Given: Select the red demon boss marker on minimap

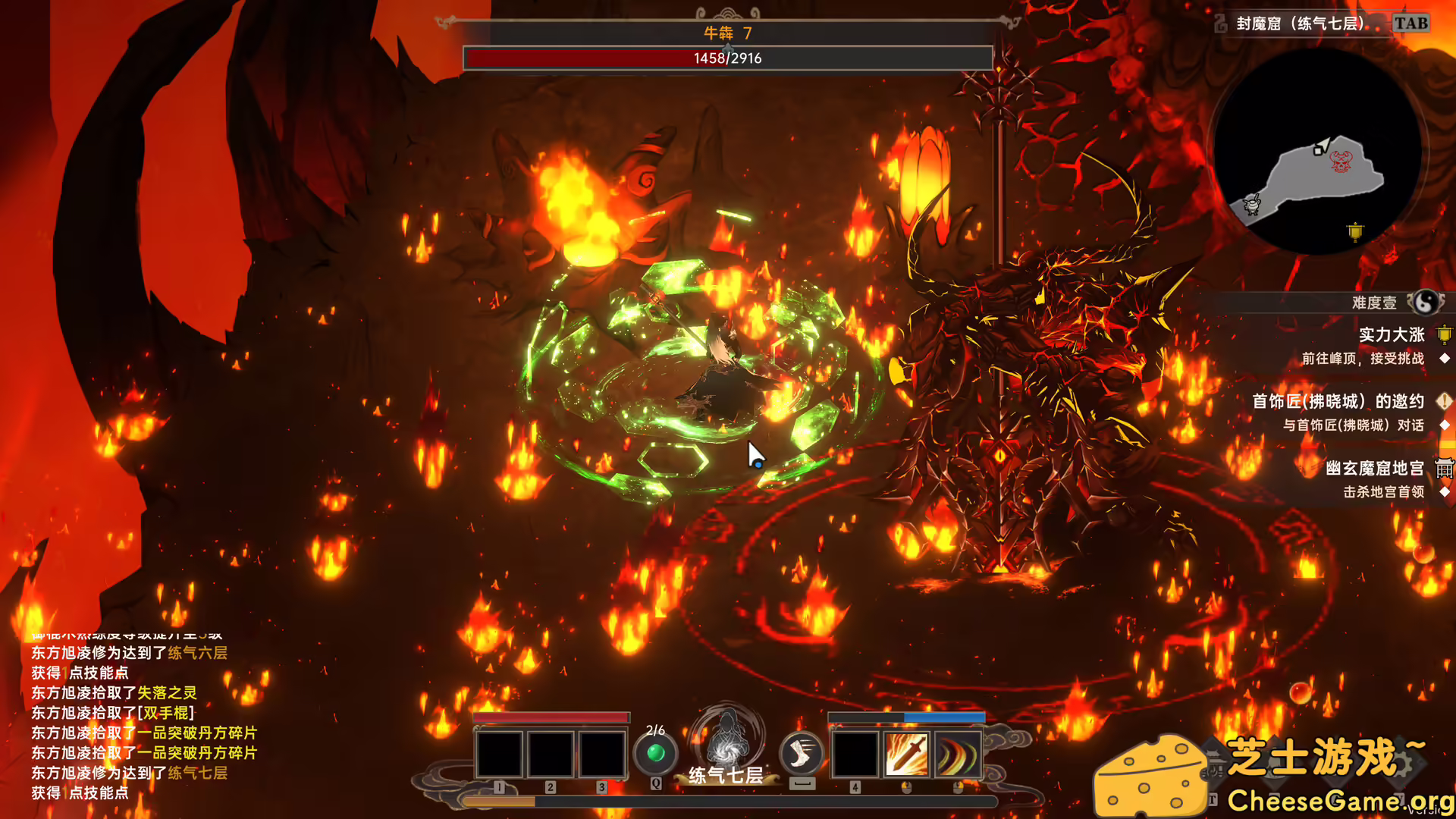Looking at the screenshot, I should point(1341,162).
